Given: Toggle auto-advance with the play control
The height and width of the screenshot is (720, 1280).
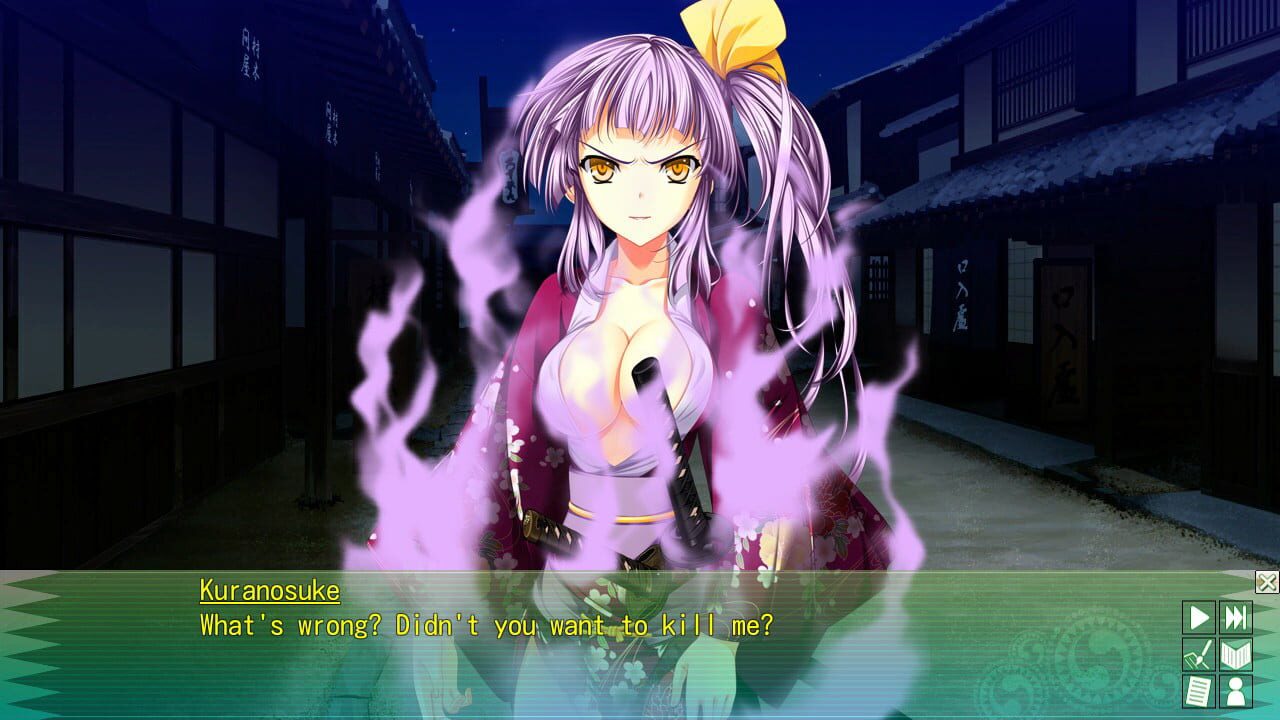Looking at the screenshot, I should click(1198, 617).
